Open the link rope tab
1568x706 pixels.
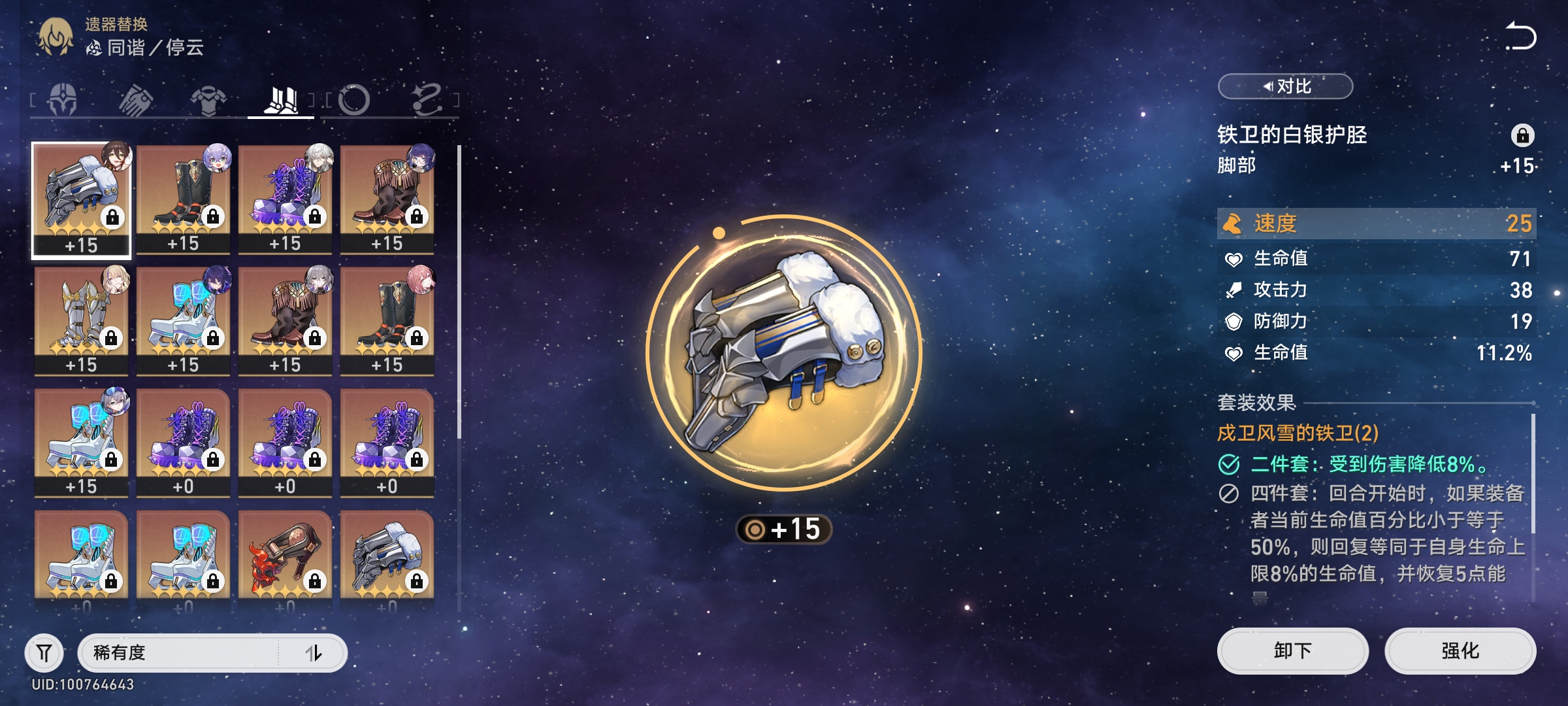[427, 101]
